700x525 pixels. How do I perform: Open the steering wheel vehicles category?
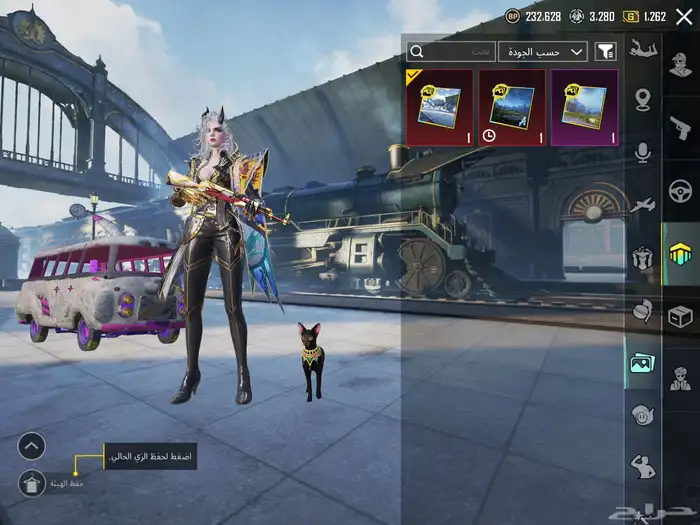681,190
